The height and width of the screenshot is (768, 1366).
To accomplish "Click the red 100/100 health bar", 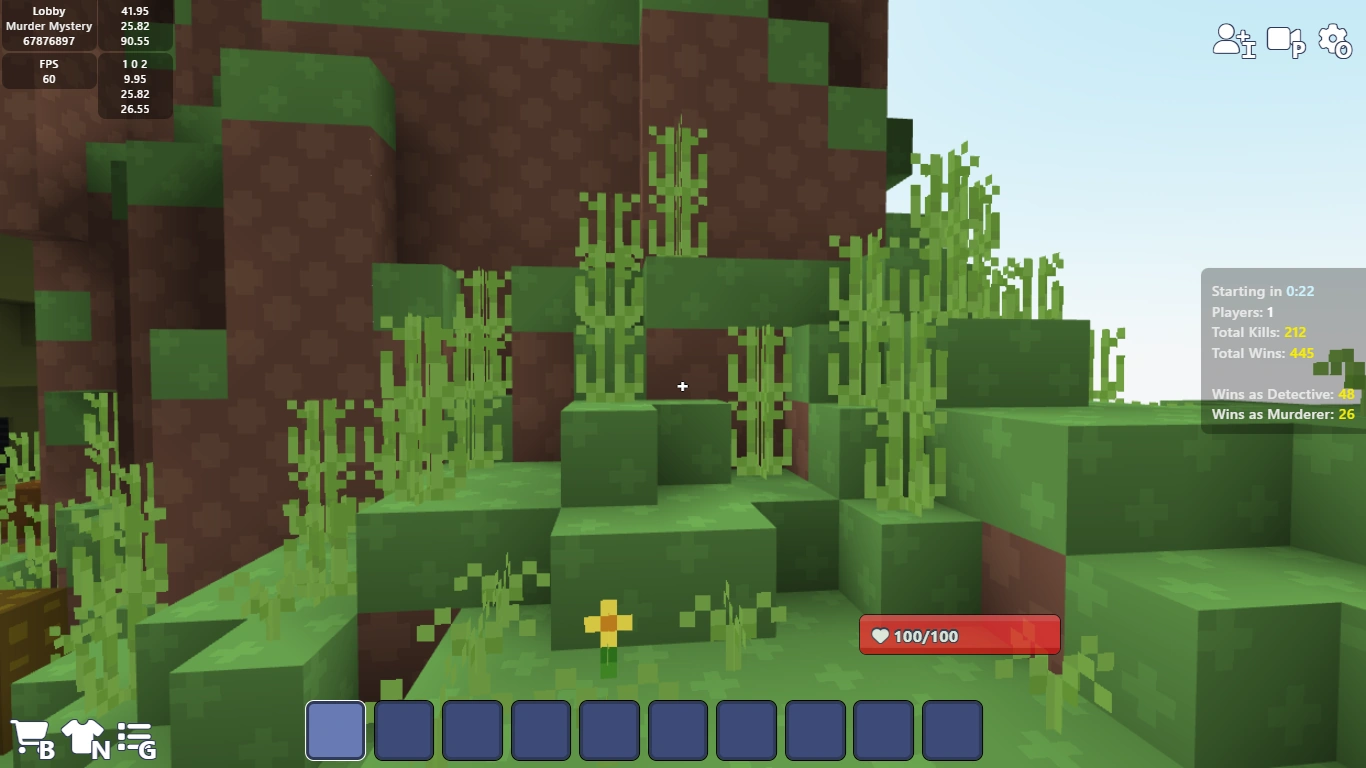I will (x=958, y=634).
